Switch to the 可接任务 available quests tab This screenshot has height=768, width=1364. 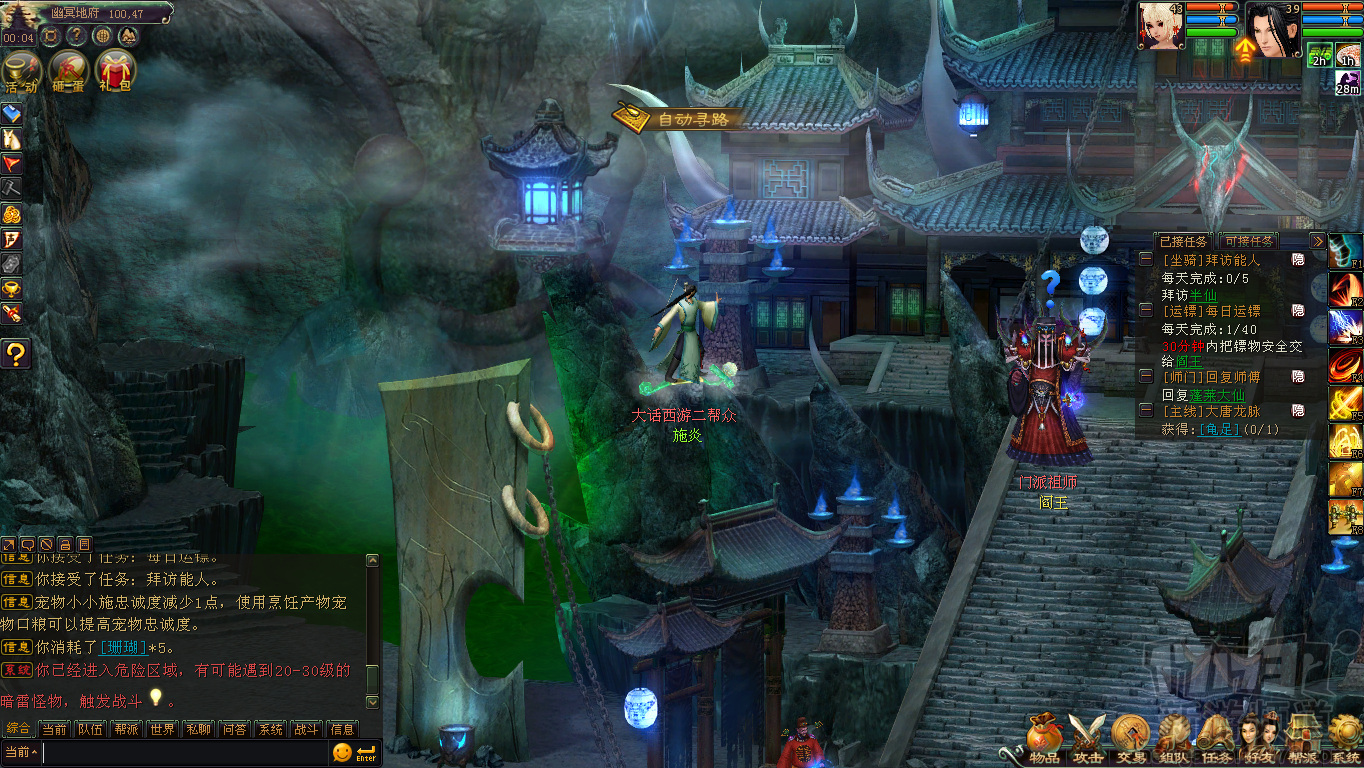click(x=1247, y=241)
